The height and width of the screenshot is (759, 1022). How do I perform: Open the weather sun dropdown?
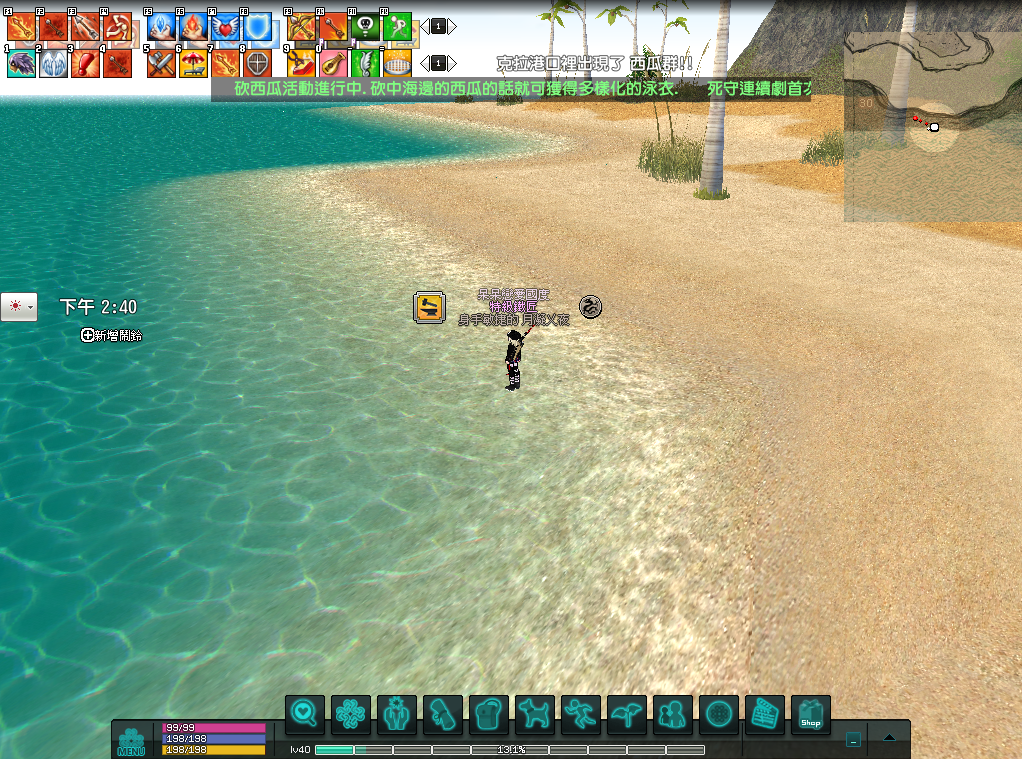tap(19, 307)
